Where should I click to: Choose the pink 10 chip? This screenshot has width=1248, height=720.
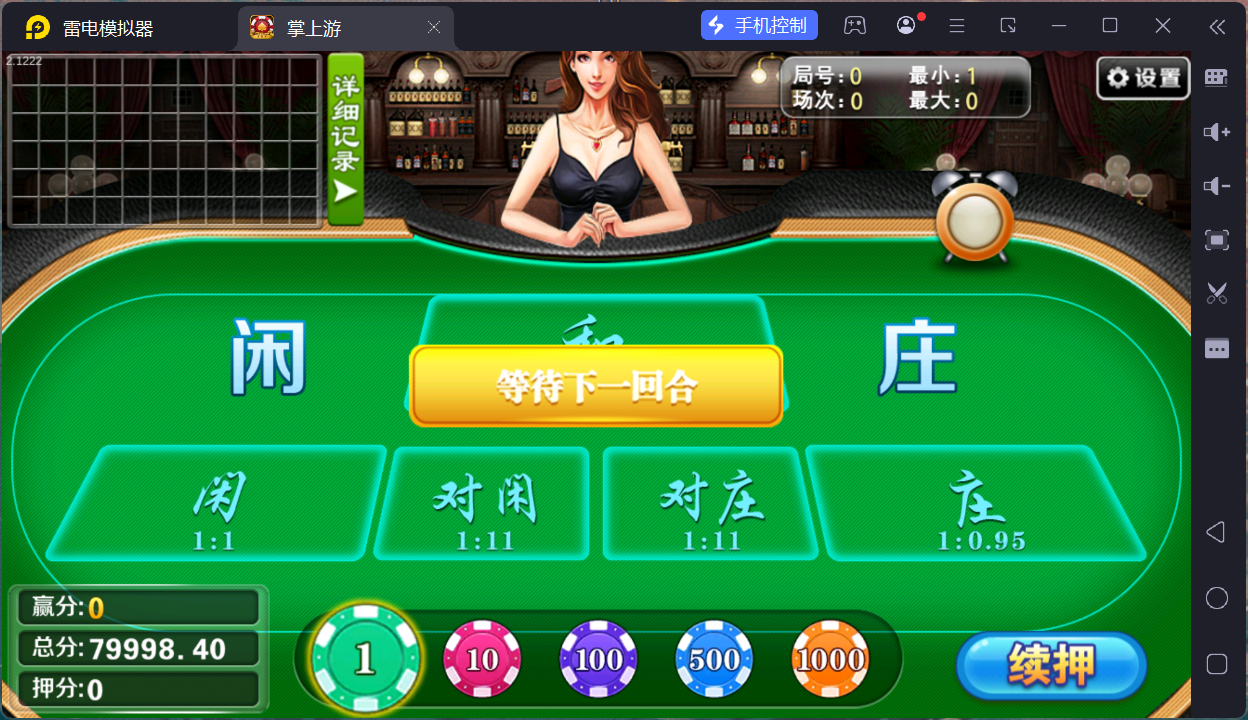point(482,659)
